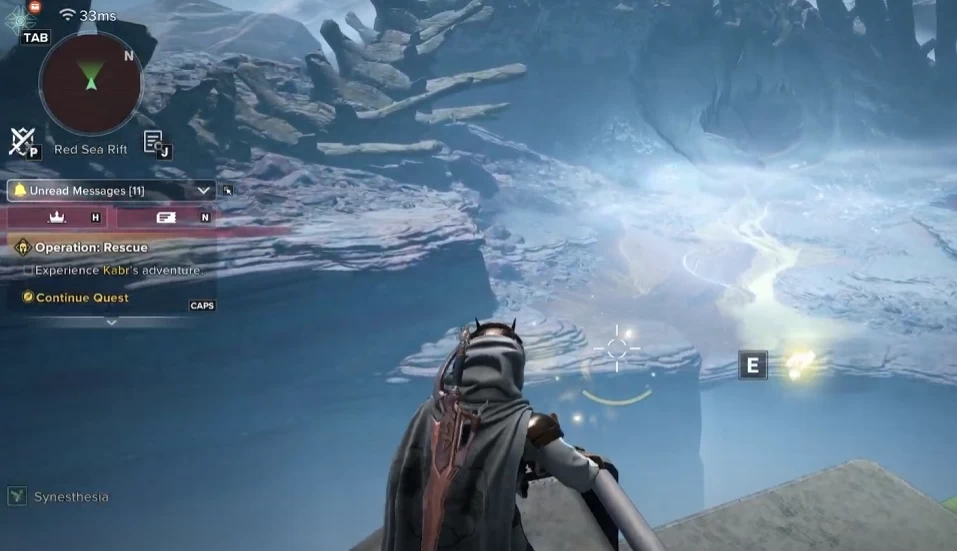This screenshot has width=957, height=551.
Task: Click the Synesthesia icon
Action: [x=17, y=496]
